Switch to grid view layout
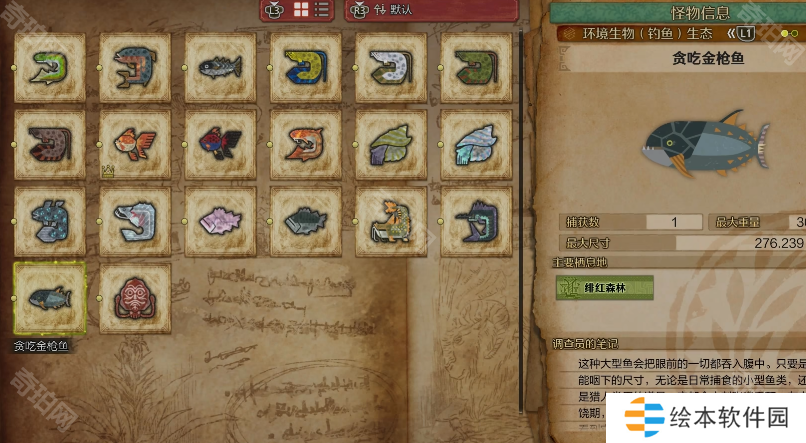Screen dimensions: 806x443 [301, 9]
